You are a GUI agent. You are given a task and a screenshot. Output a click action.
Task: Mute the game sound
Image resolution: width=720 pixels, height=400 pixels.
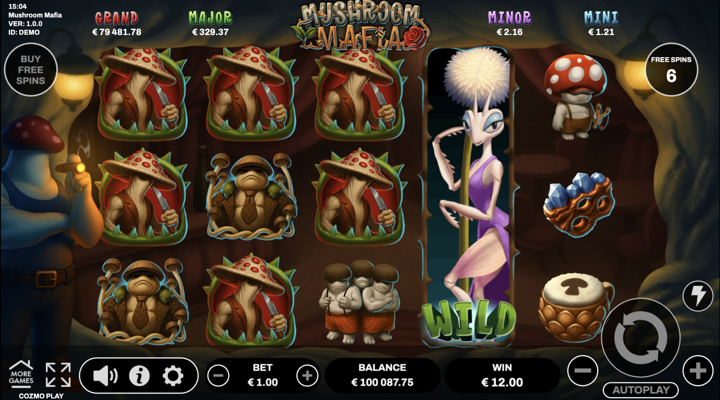105,376
